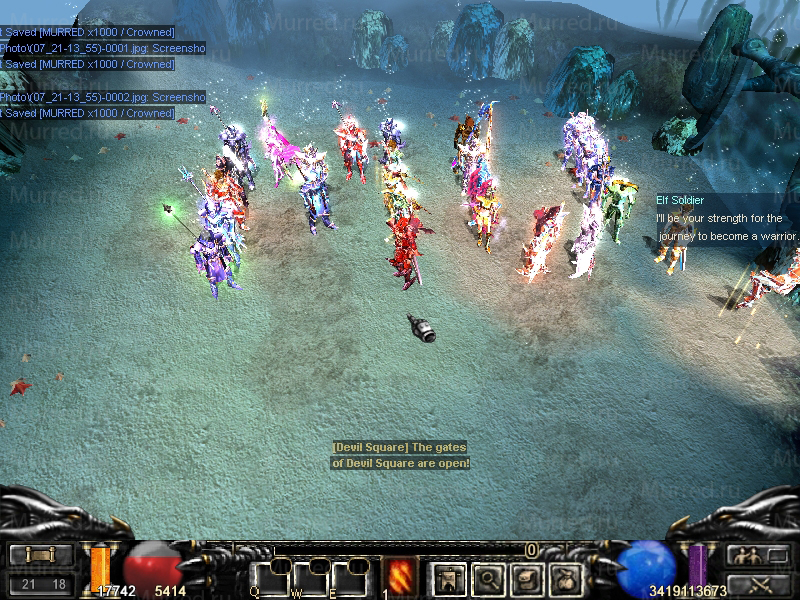Open the scroll menu button
Image resolution: width=800 pixels, height=600 pixels.
[x=41, y=555]
